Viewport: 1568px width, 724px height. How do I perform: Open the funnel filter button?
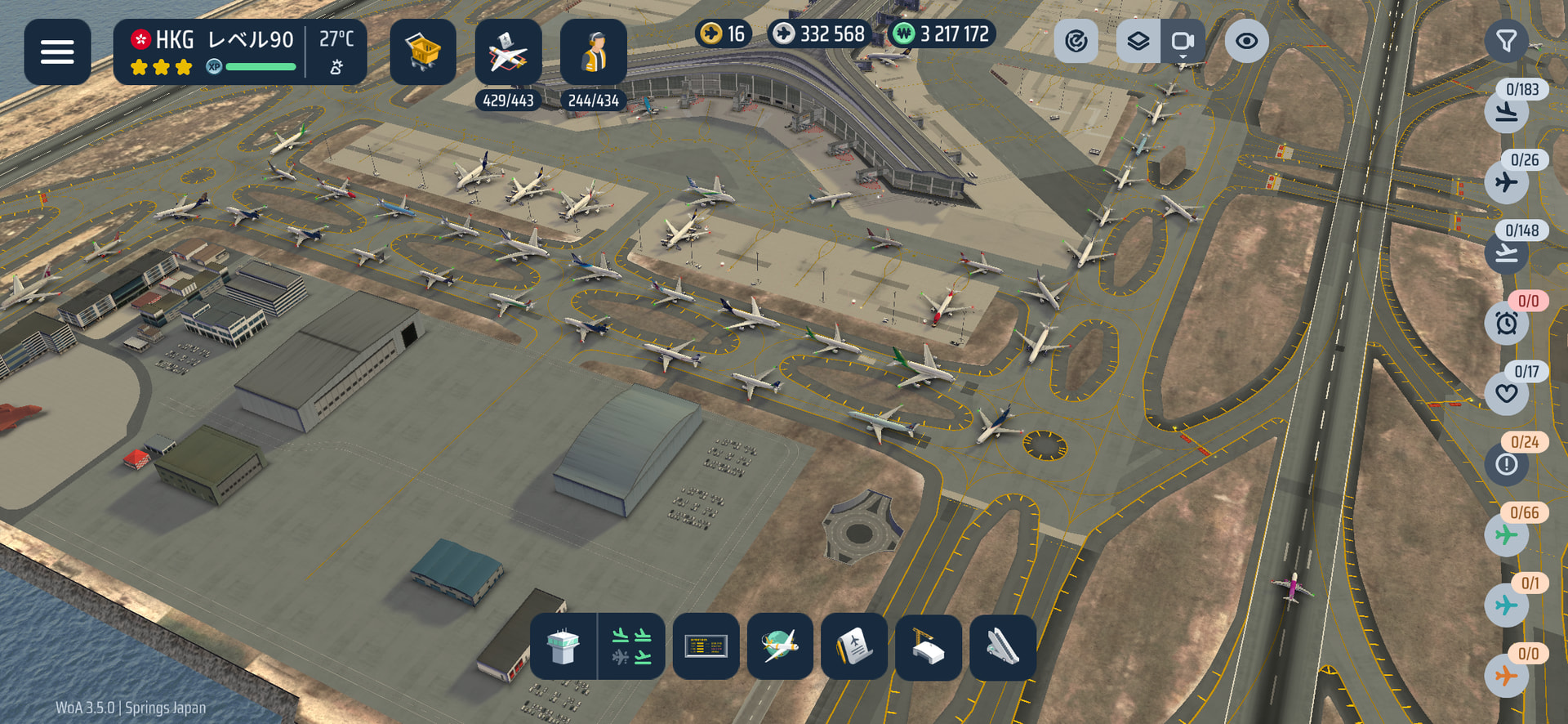pos(1506,41)
